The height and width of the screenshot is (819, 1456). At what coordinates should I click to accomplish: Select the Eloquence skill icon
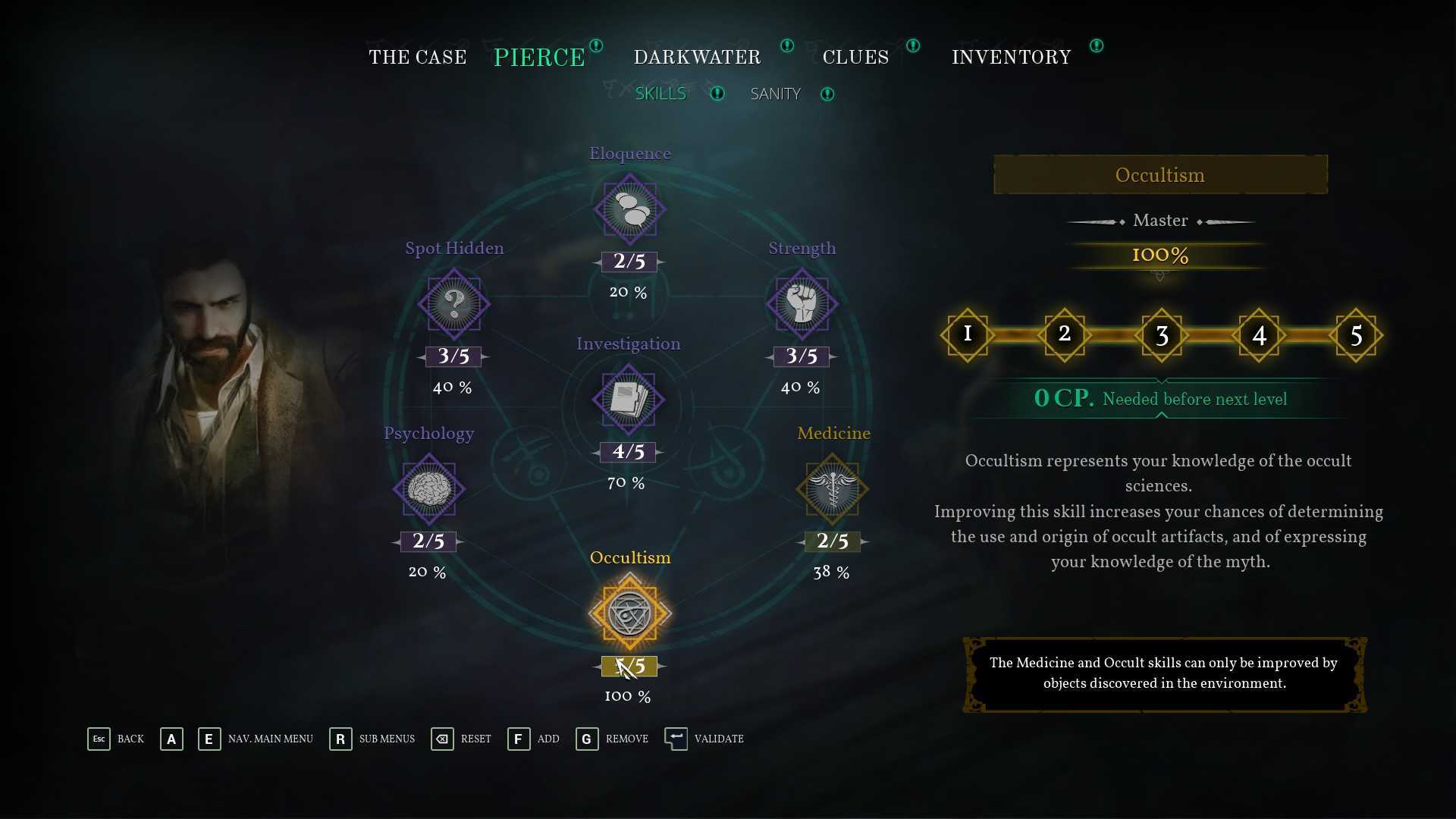click(629, 209)
